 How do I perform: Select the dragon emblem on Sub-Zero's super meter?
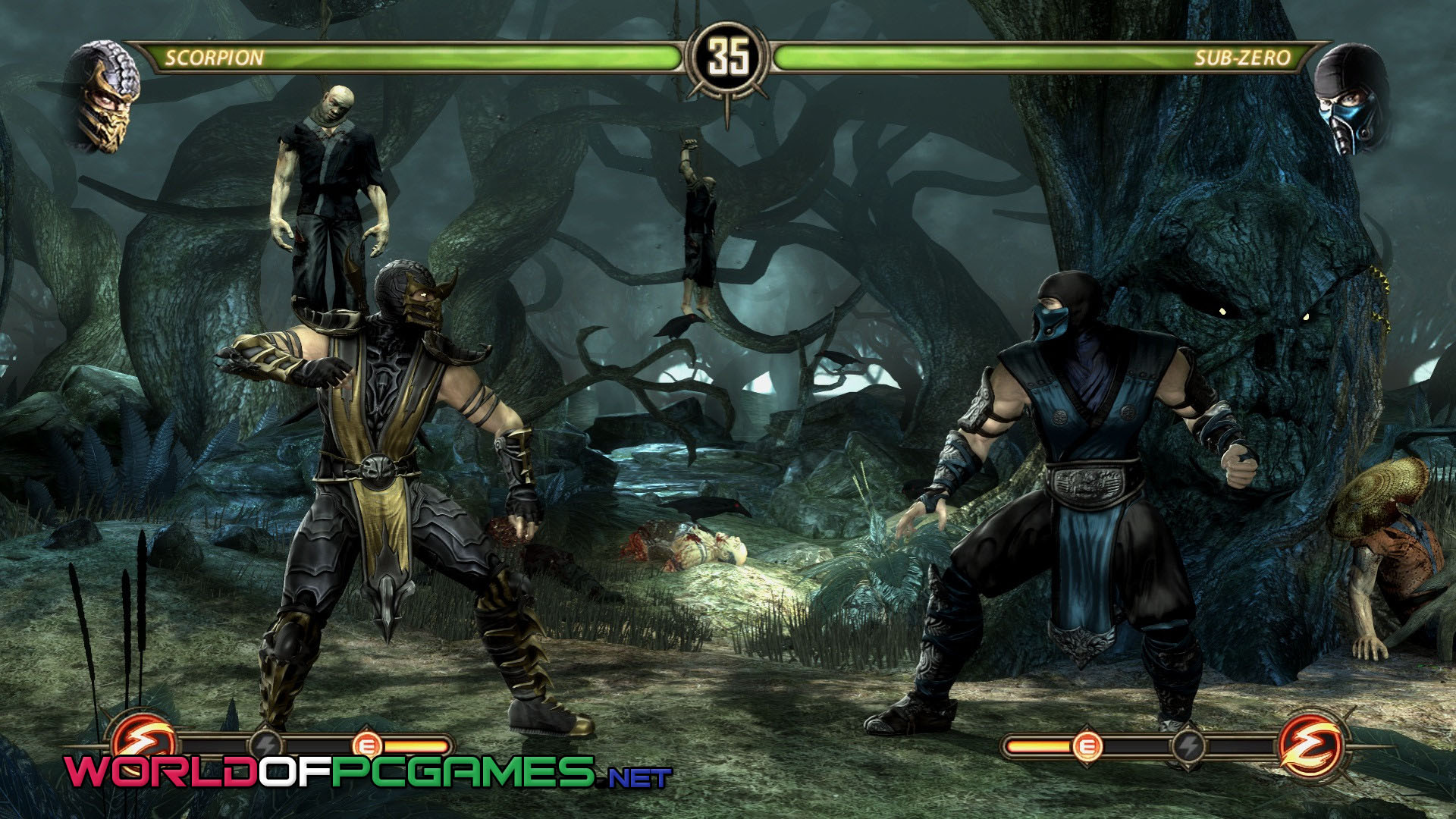click(x=1310, y=744)
